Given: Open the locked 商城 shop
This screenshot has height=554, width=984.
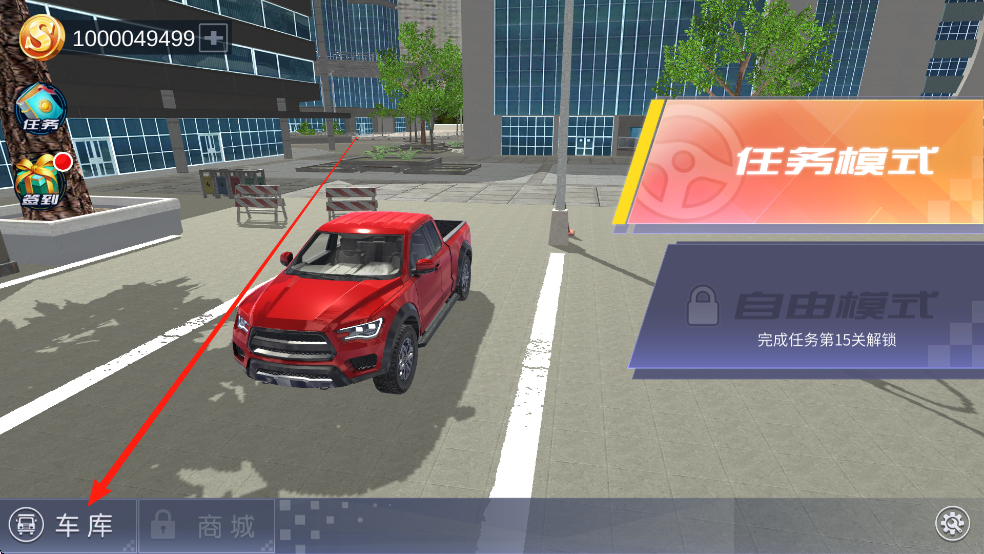Looking at the screenshot, I should 206,526.
